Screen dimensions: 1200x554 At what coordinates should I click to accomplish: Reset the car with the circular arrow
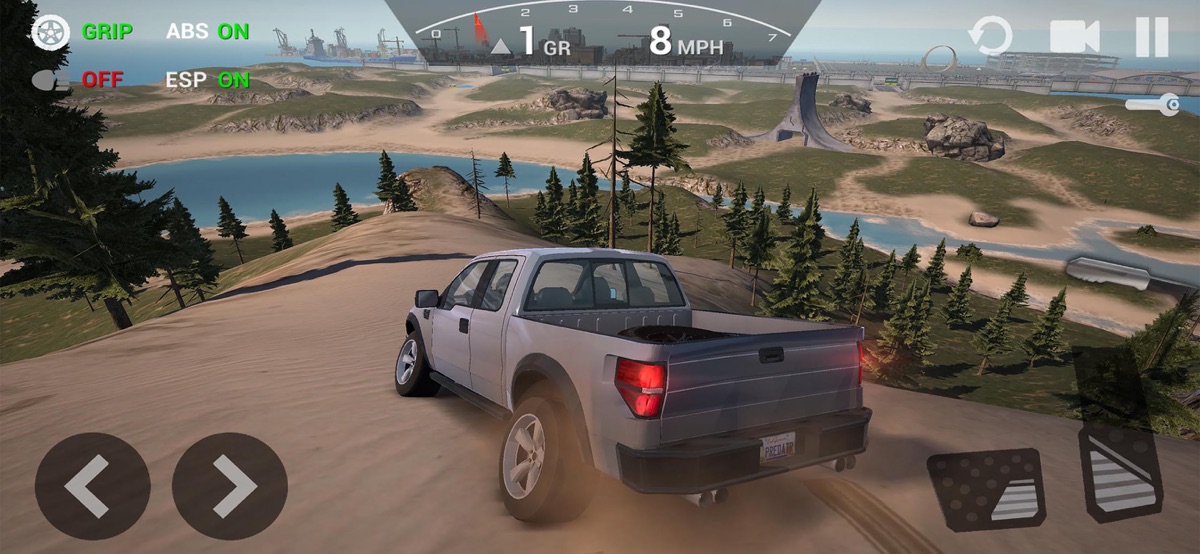[x=991, y=37]
